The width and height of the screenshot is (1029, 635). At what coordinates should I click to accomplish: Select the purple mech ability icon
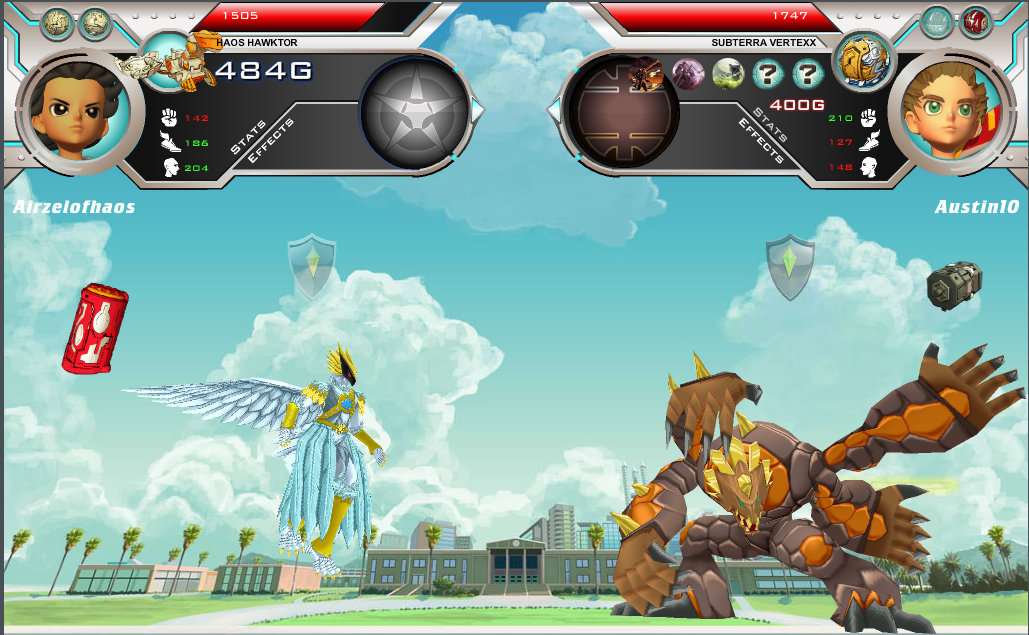tap(688, 73)
